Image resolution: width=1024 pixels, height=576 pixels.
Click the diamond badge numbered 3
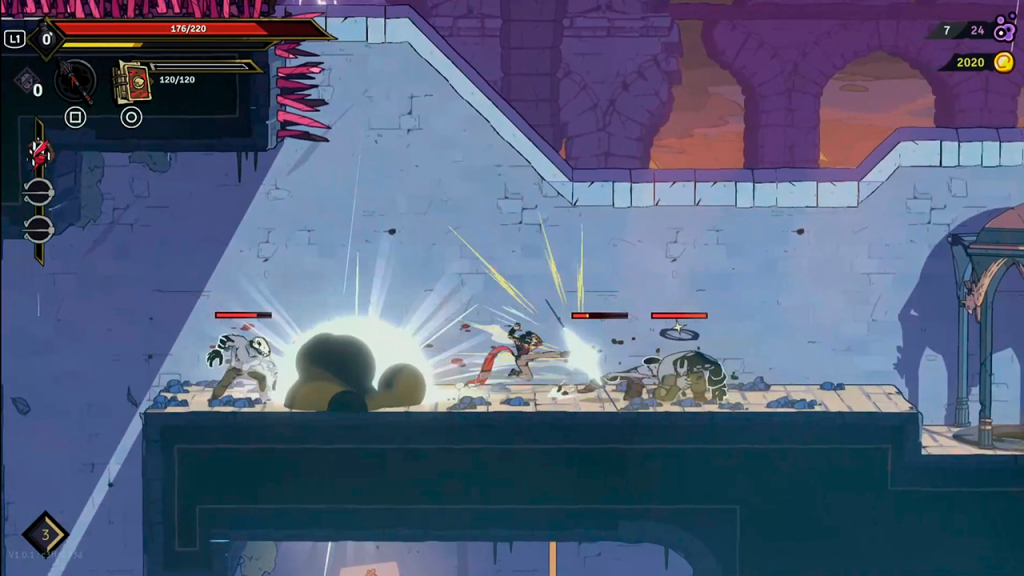45,533
